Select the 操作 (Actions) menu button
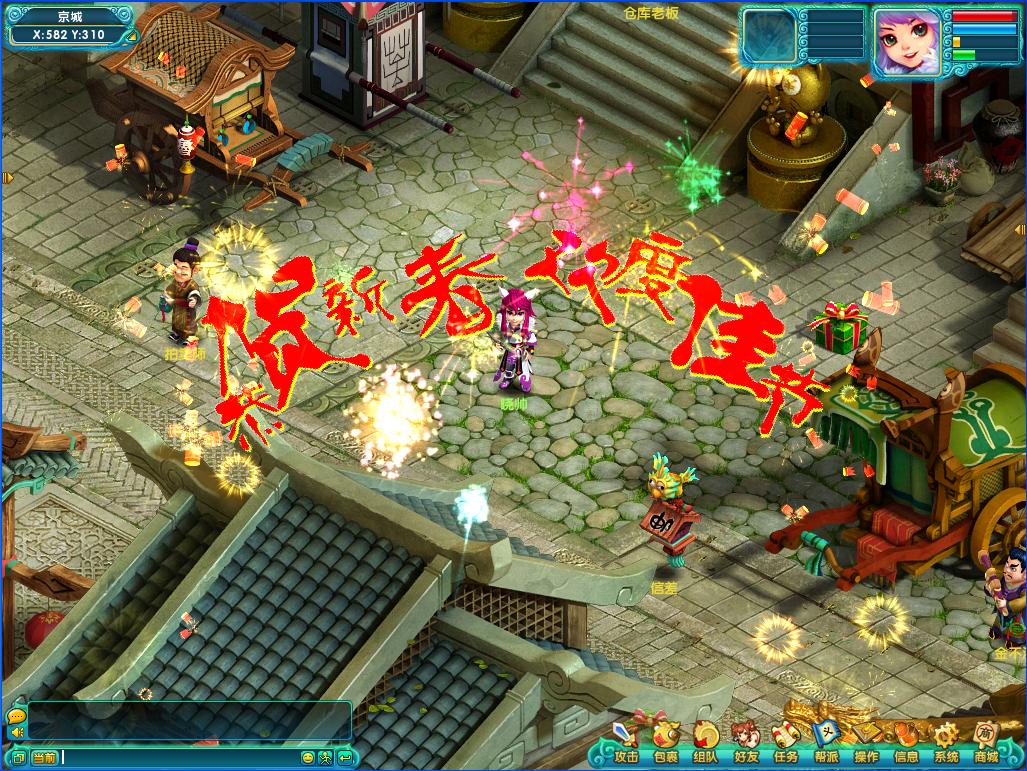Image resolution: width=1027 pixels, height=771 pixels. coord(866,742)
